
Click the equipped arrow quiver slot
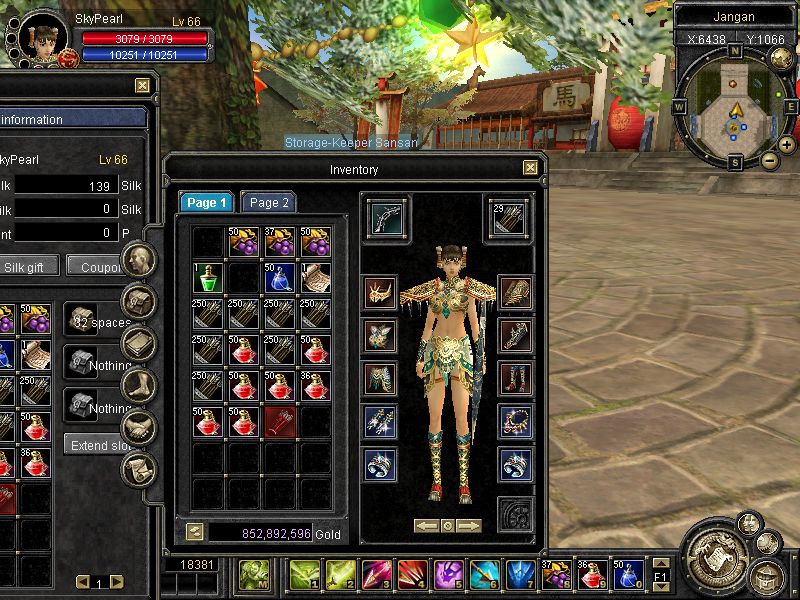[x=508, y=217]
